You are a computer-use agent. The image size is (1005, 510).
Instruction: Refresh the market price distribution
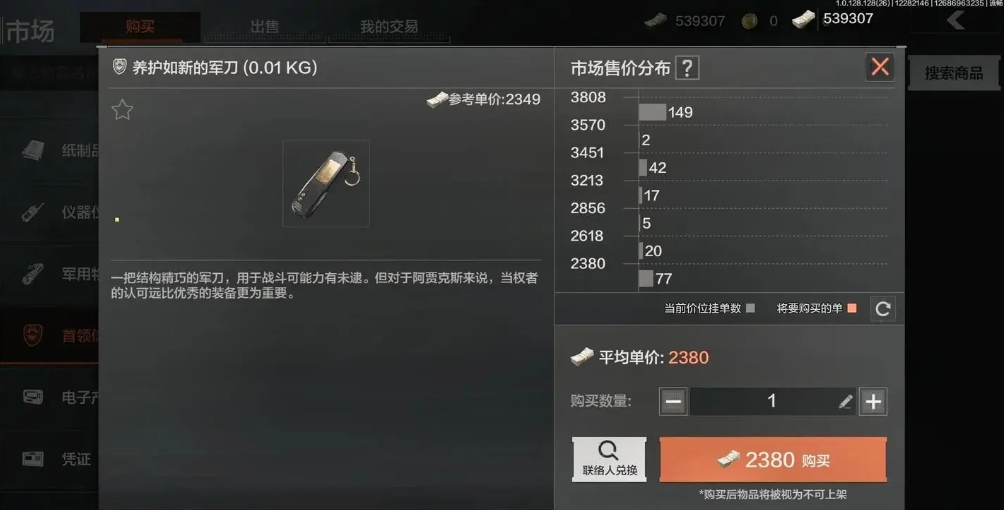(882, 309)
